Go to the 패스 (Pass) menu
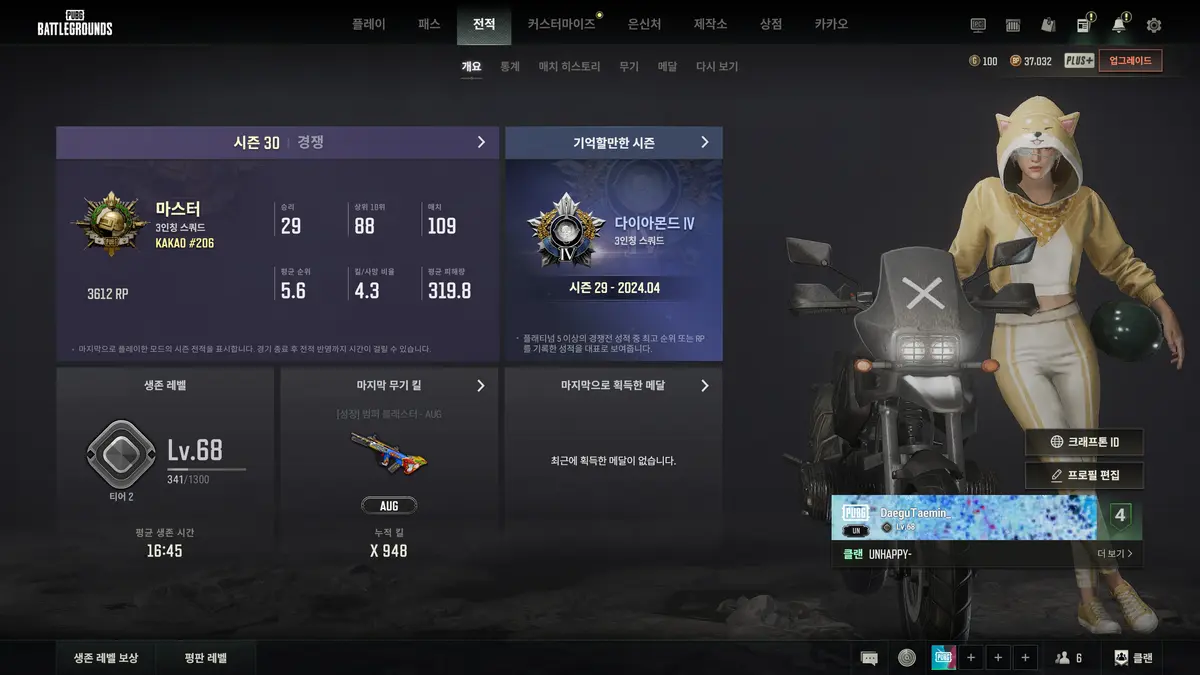 429,24
